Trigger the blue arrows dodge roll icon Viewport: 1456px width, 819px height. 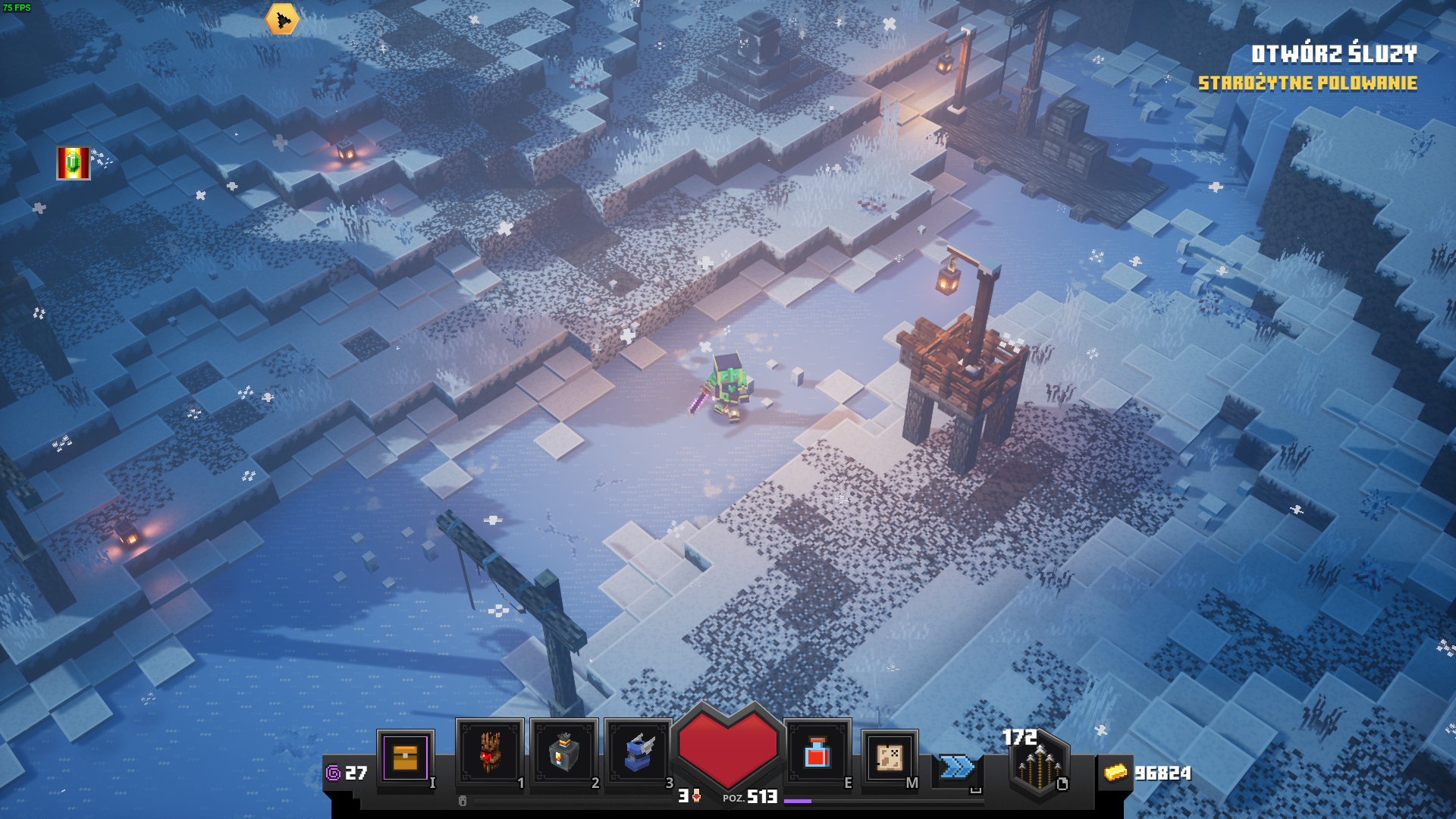coord(956,767)
